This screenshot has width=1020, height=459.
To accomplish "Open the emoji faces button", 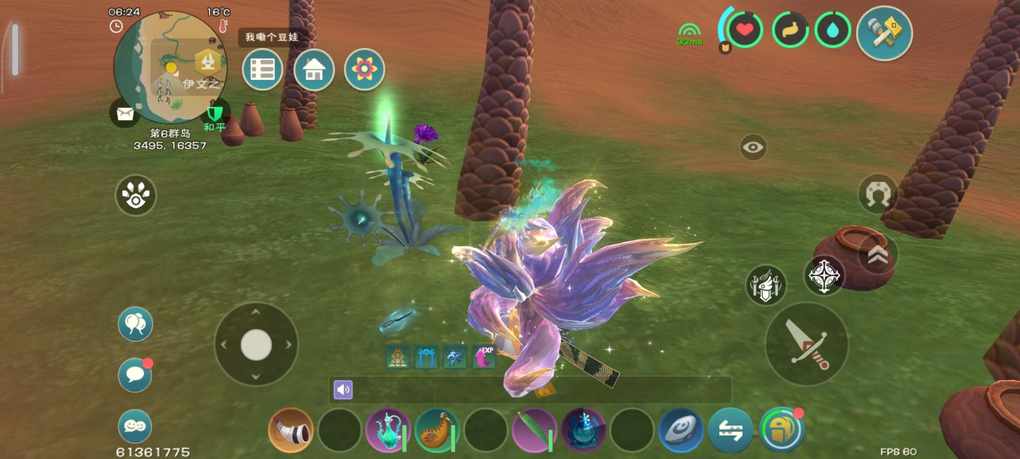I will point(135,426).
